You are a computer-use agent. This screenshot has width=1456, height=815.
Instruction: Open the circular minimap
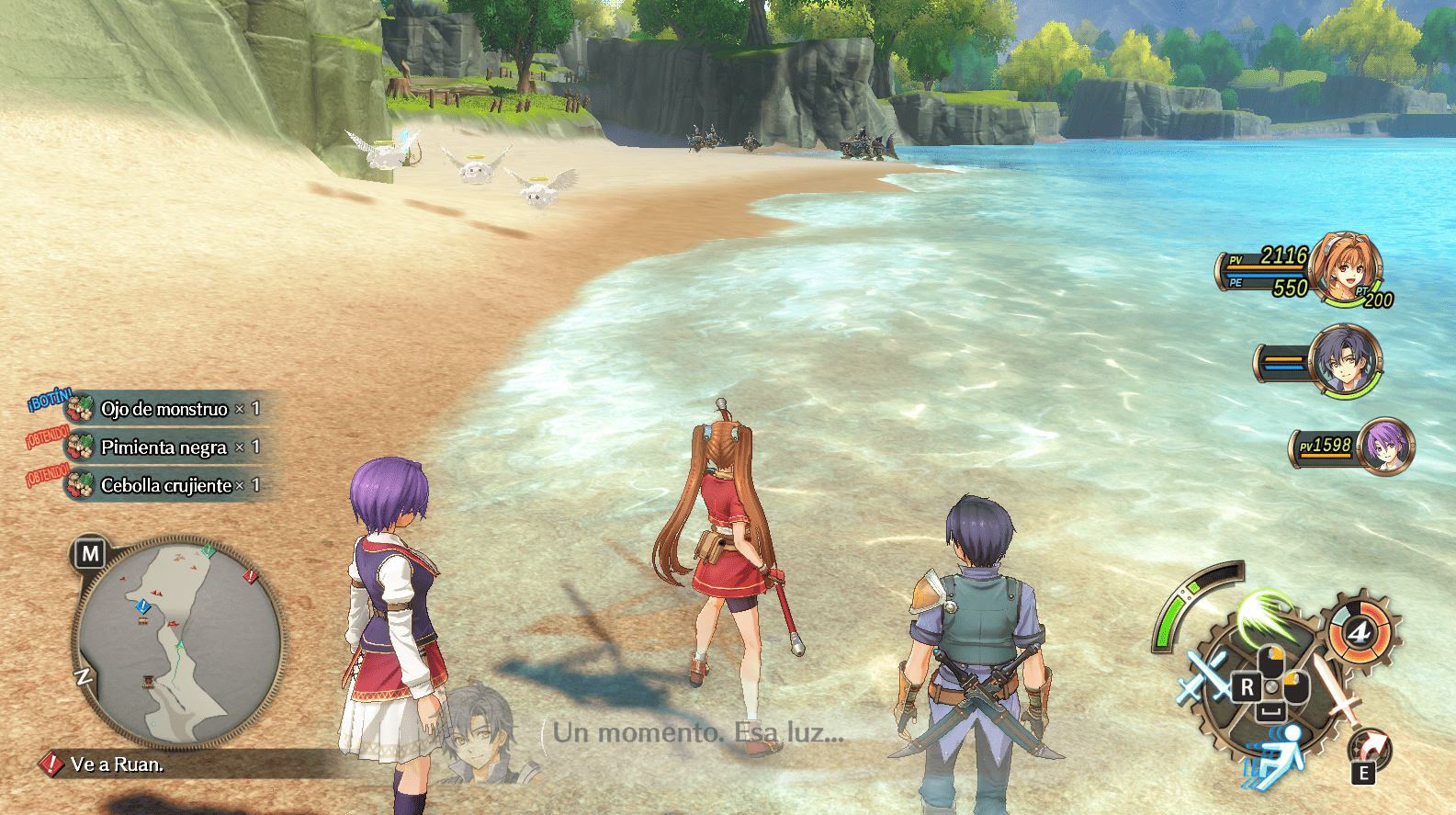(179, 640)
